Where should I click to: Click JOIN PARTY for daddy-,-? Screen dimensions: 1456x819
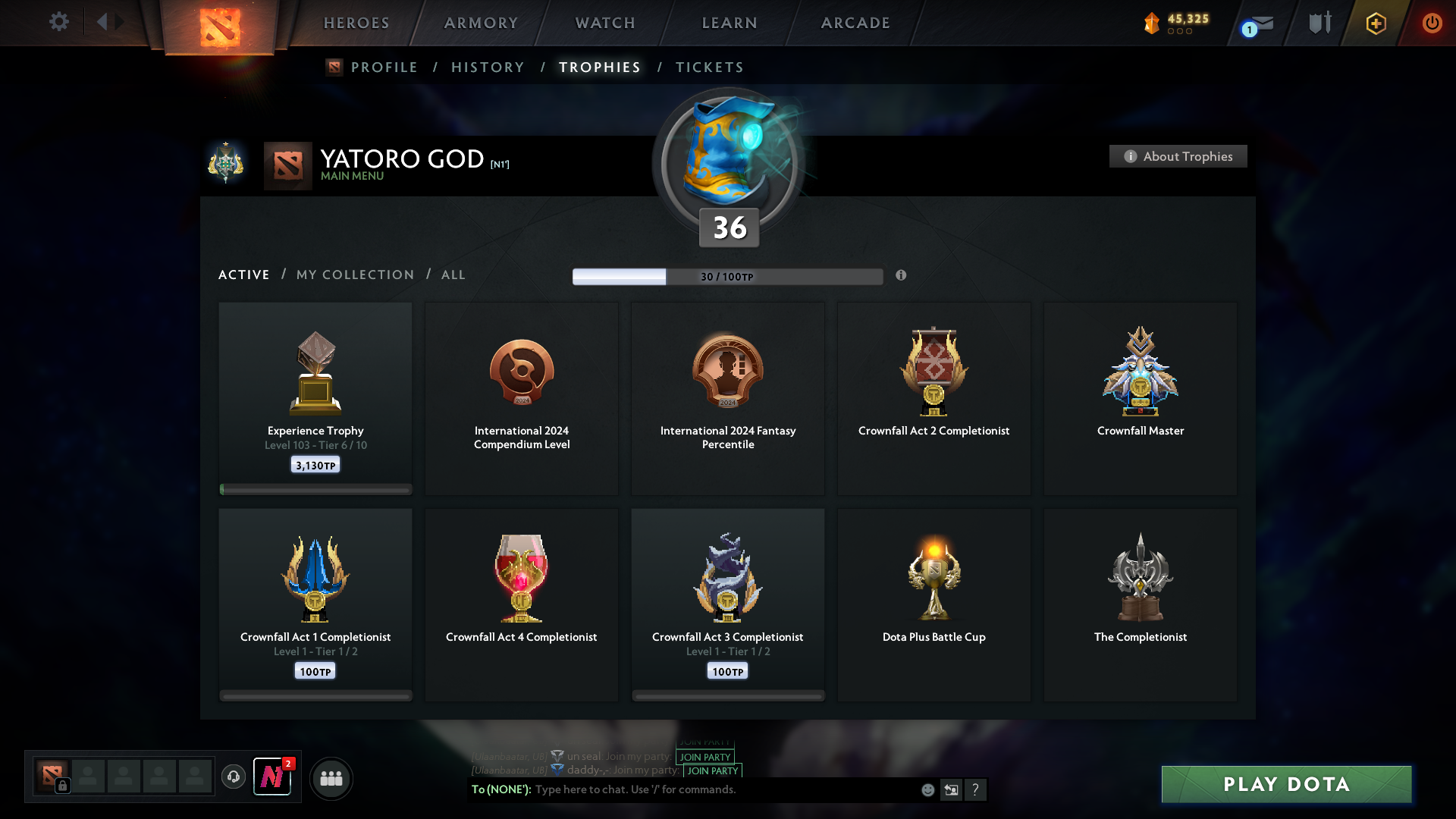coord(711,770)
